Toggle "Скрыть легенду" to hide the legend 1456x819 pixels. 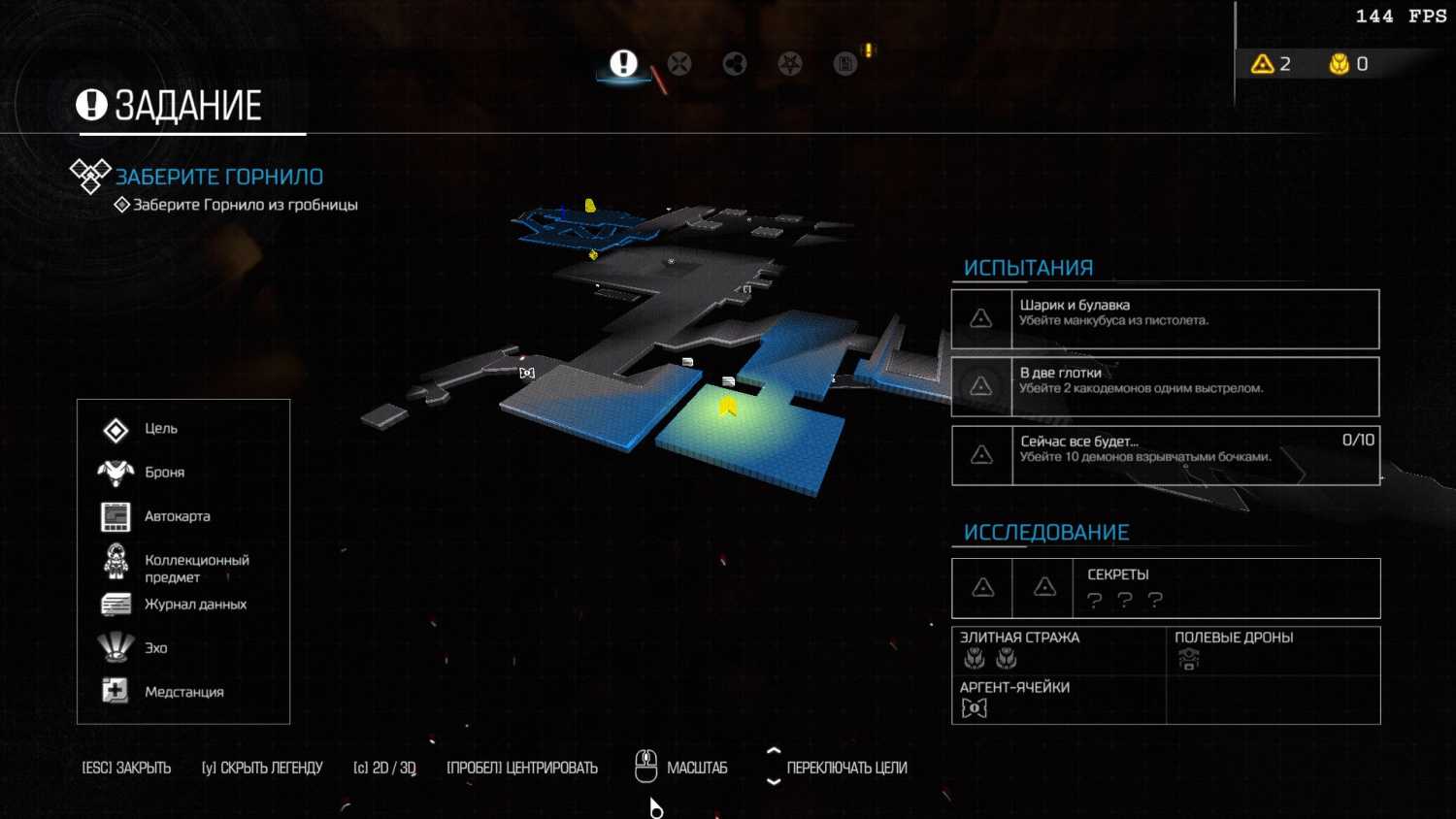pos(262,768)
